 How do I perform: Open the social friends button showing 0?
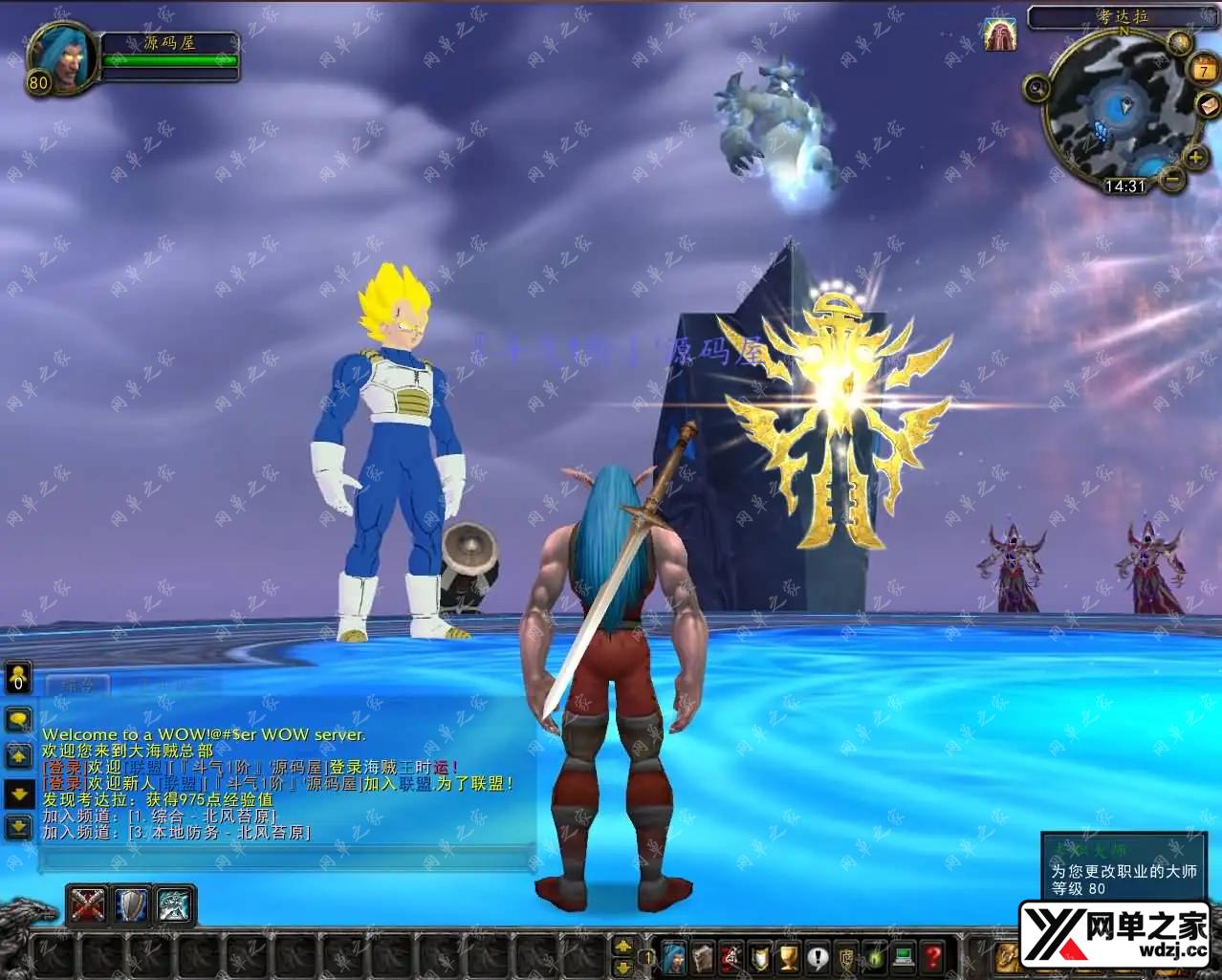pos(18,677)
